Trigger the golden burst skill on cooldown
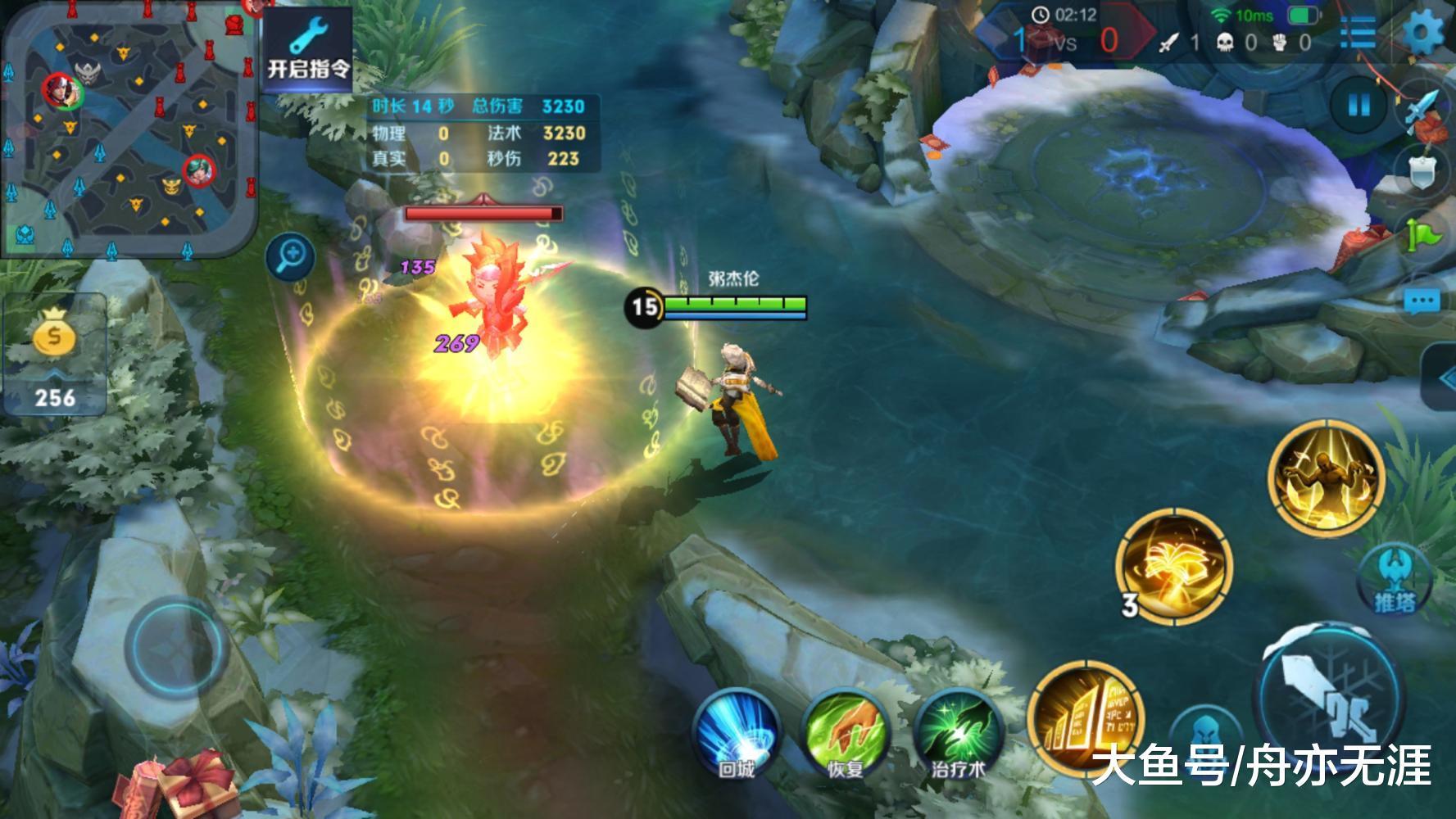 tap(1174, 567)
